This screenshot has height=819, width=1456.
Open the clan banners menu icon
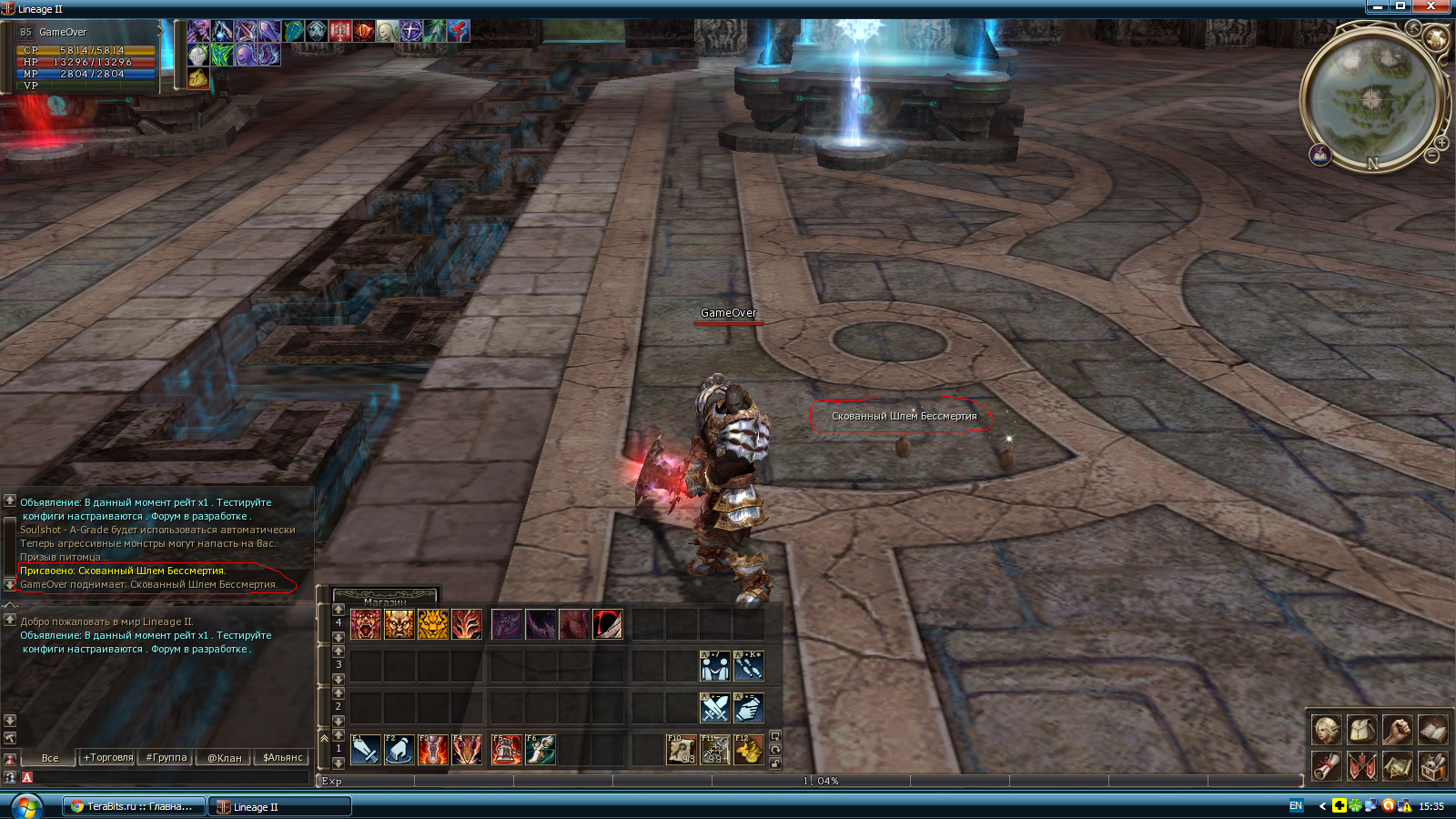tap(1362, 766)
